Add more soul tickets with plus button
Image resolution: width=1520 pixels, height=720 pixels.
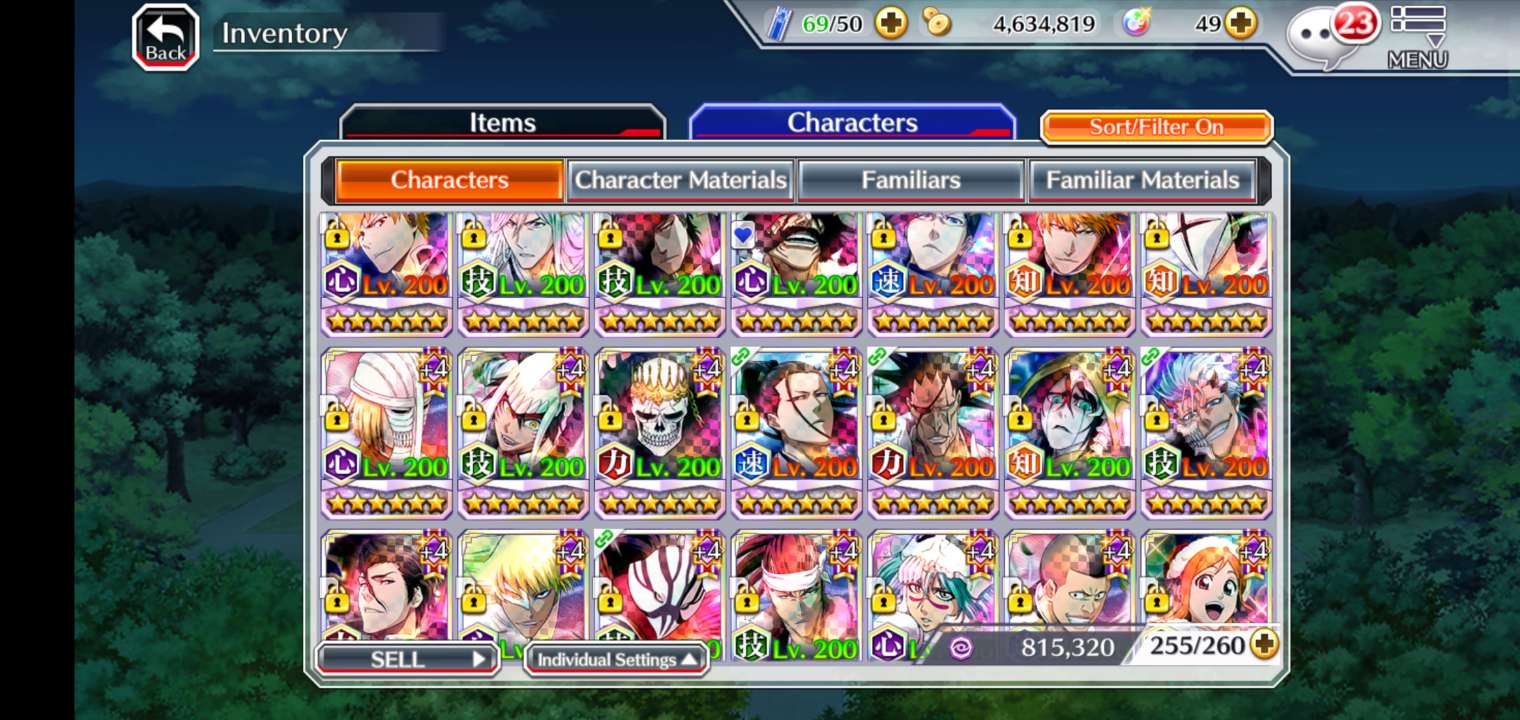(x=891, y=23)
